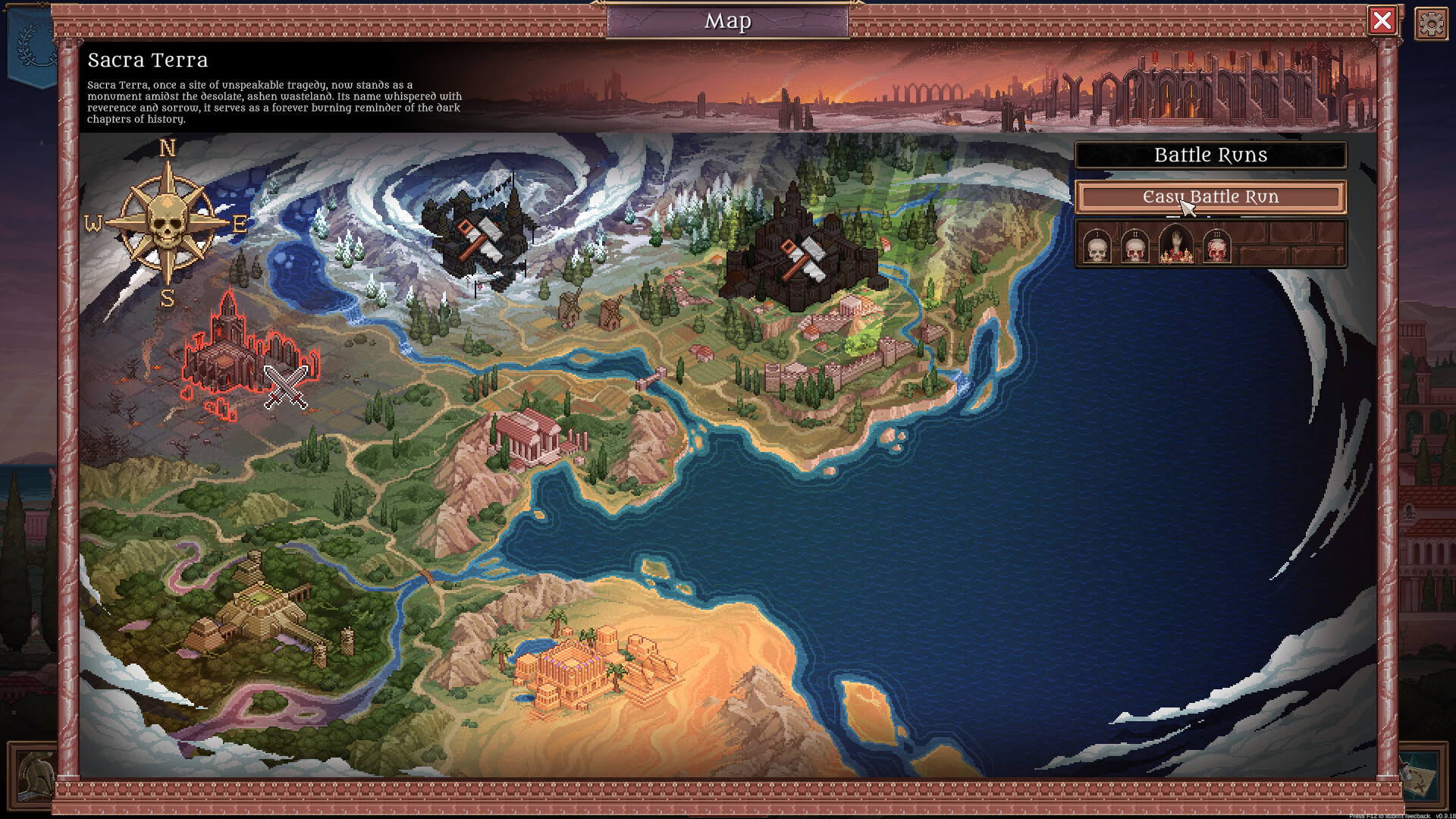Open the settings gear in the top-right corner
This screenshot has height=819, width=1456.
tap(1430, 23)
